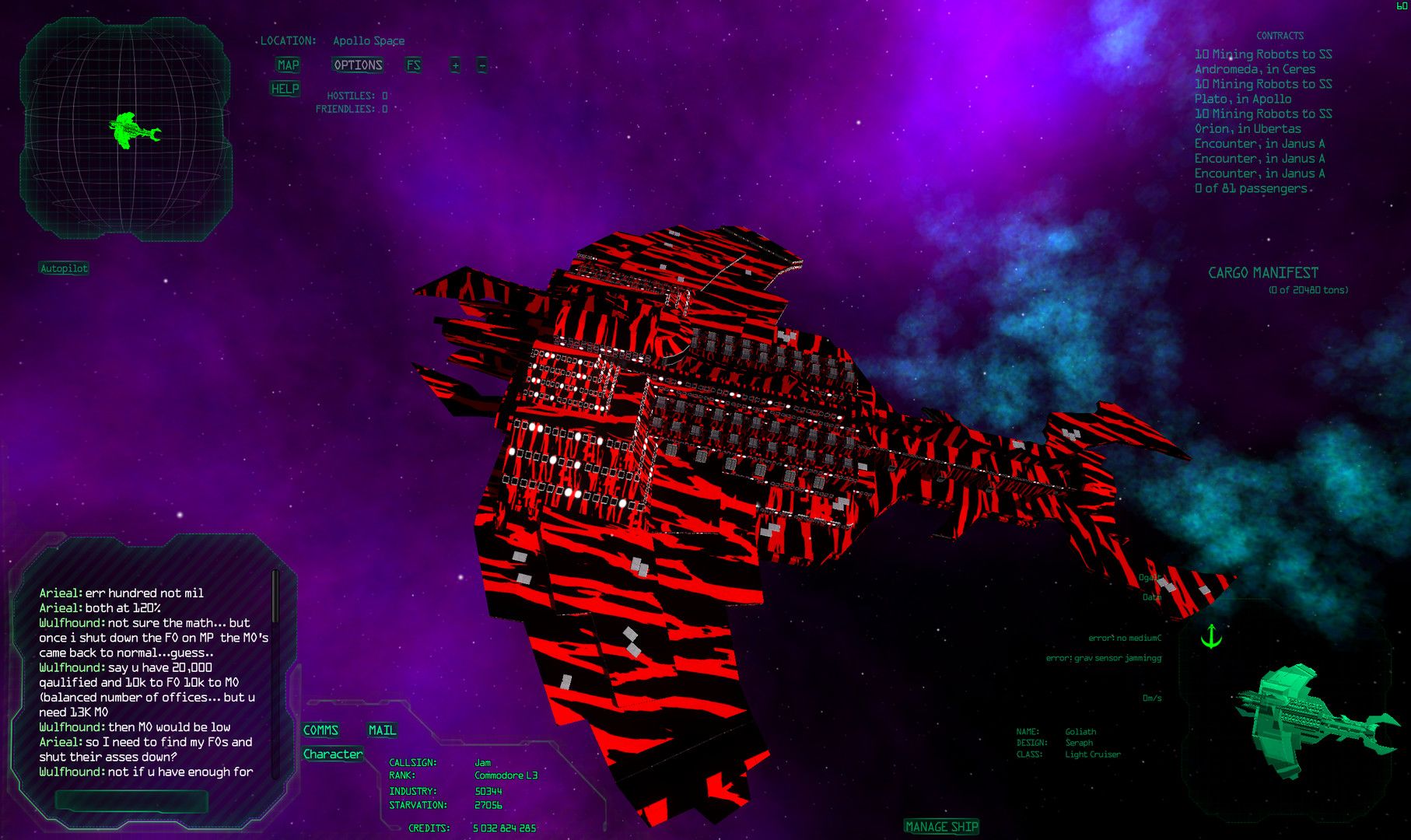The image size is (1411, 840).
Task: Toggle fullscreen with the FS button
Action: (x=413, y=65)
